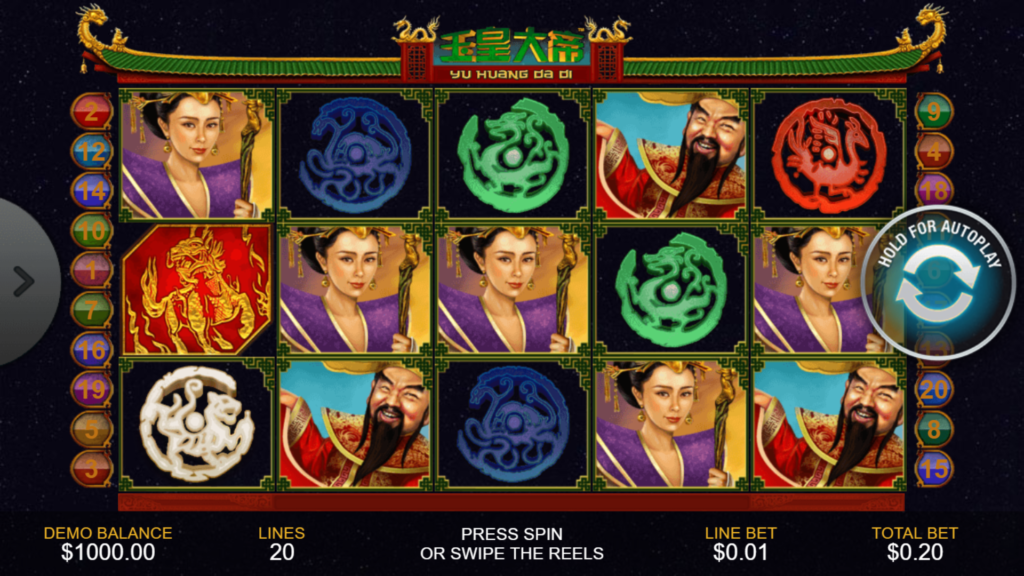Show payline 20 indicator

(x=934, y=389)
